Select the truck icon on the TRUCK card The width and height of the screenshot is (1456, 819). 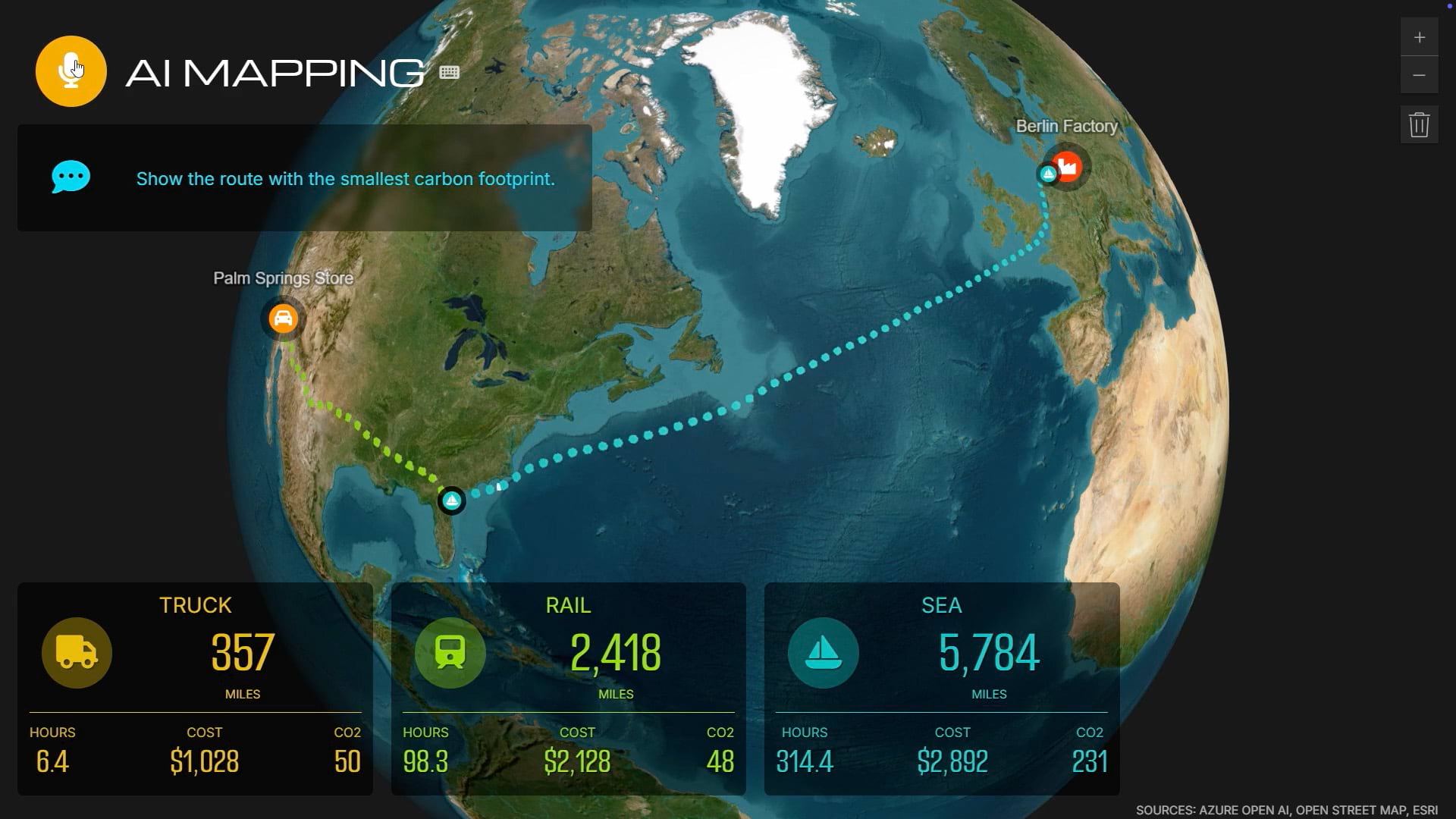click(x=76, y=652)
